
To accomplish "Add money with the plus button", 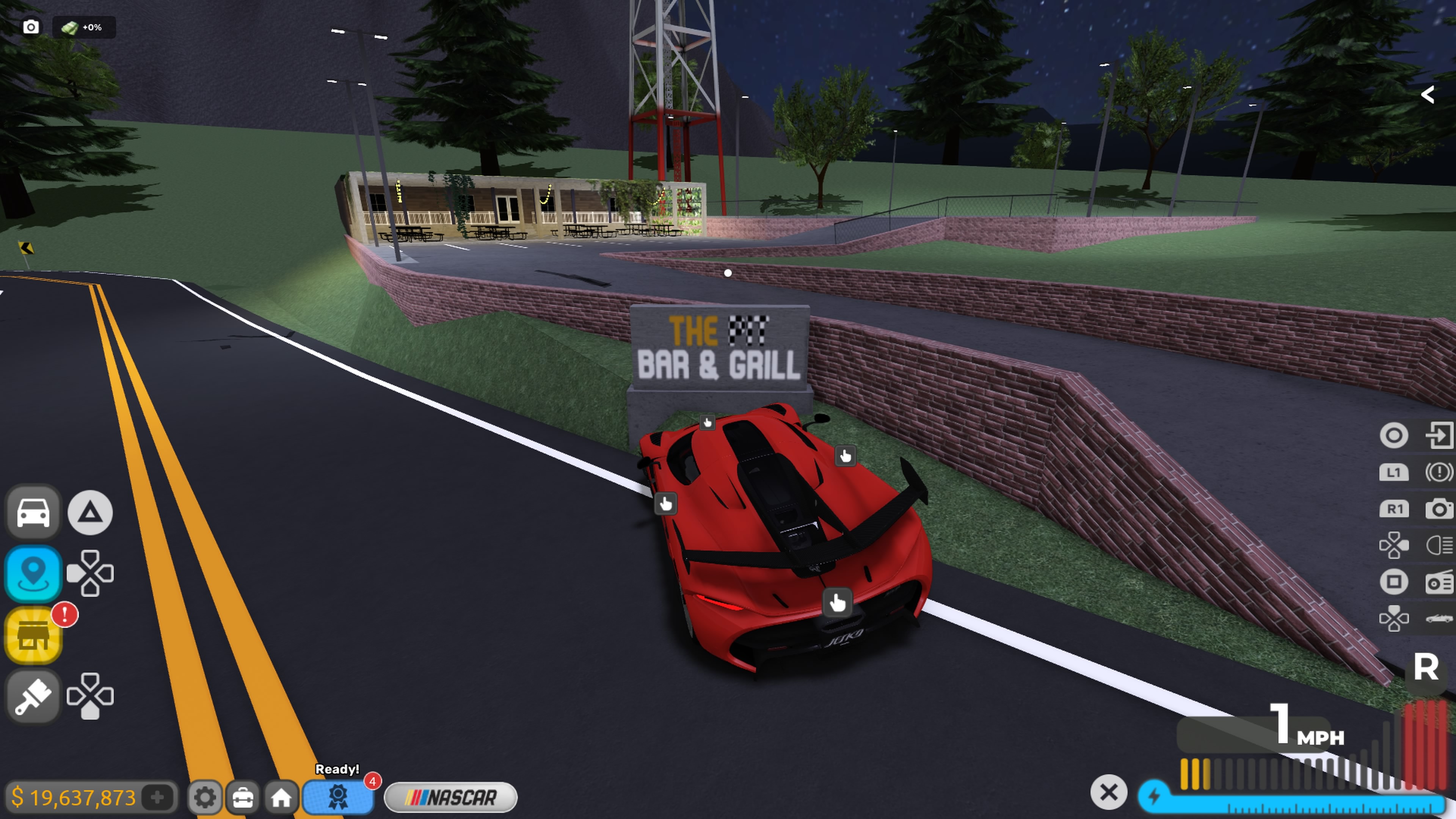I will (x=157, y=797).
